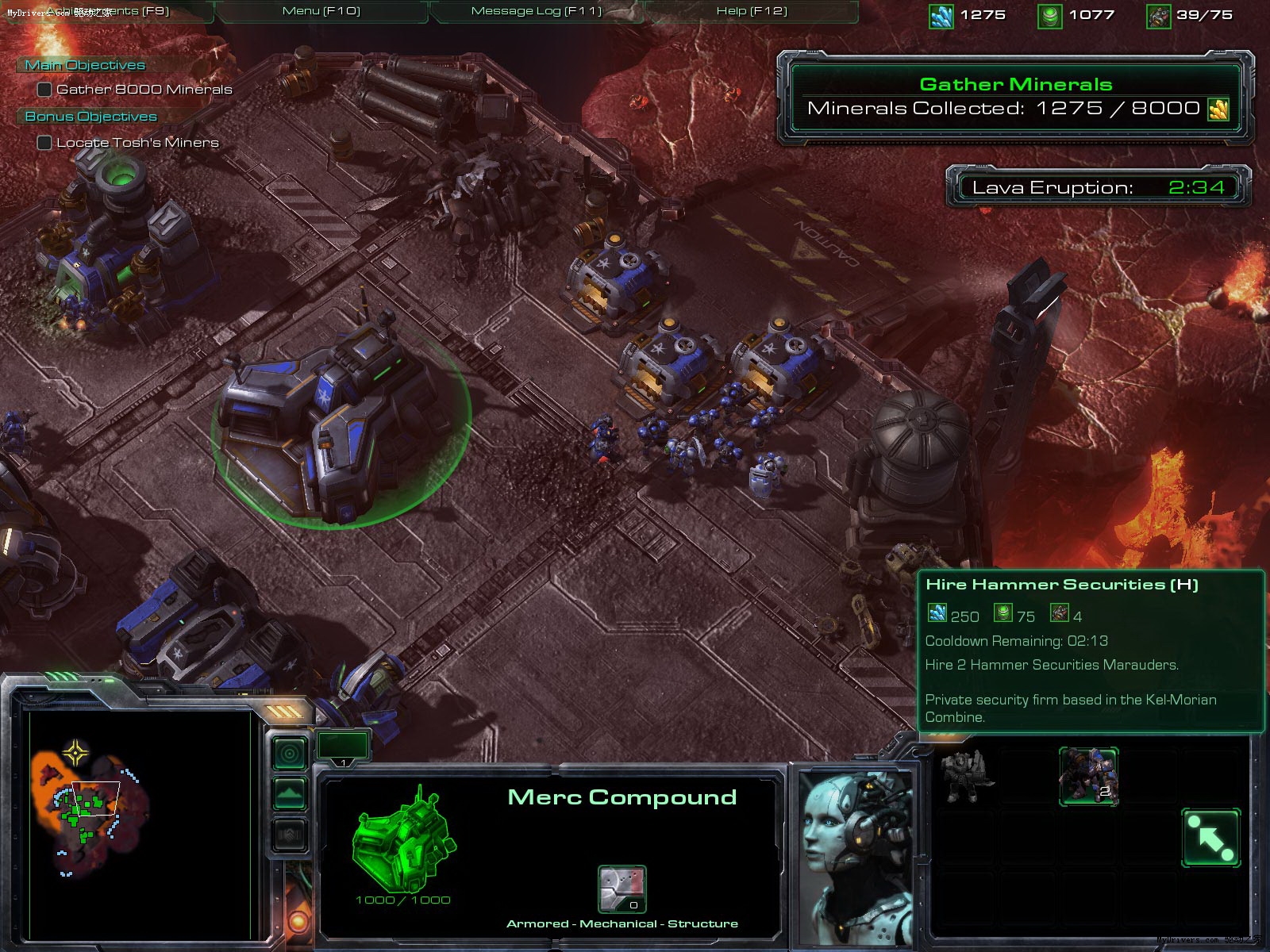Click the building armor upgrade icon
This screenshot has width=1270, height=952.
(622, 889)
